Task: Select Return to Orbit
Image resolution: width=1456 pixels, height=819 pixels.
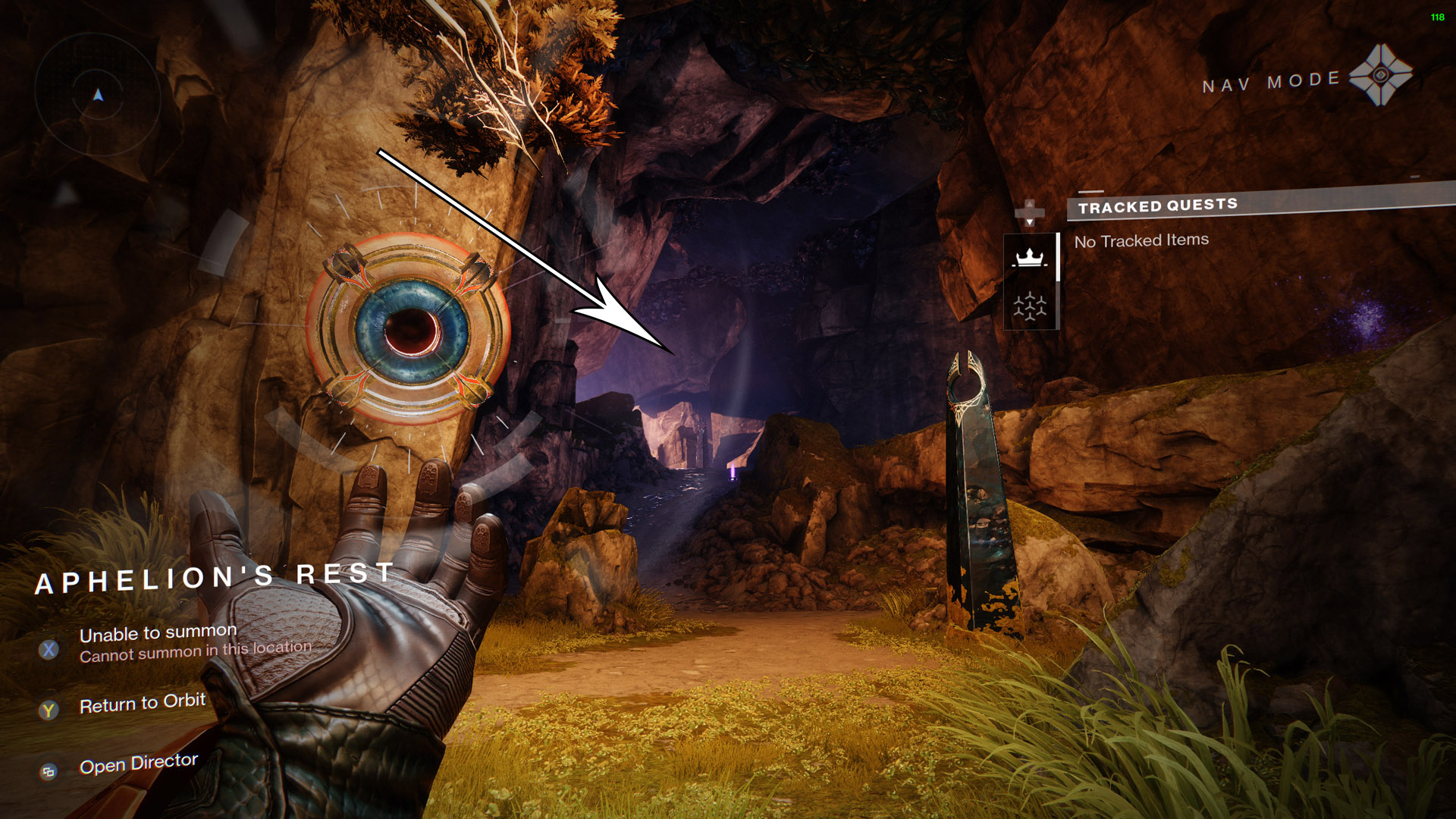Action: [141, 703]
